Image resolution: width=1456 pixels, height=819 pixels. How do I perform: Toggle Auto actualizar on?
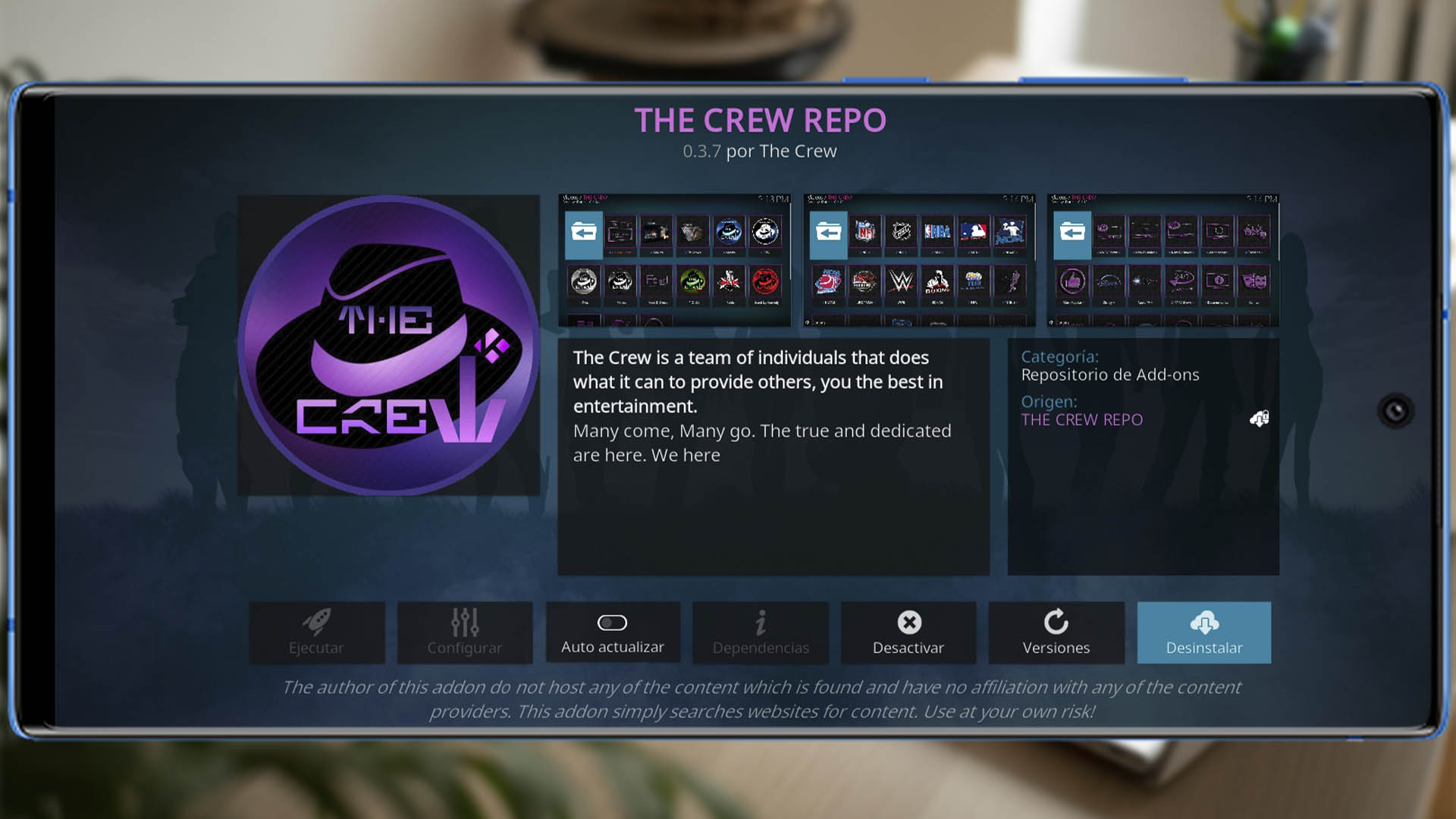tap(613, 622)
